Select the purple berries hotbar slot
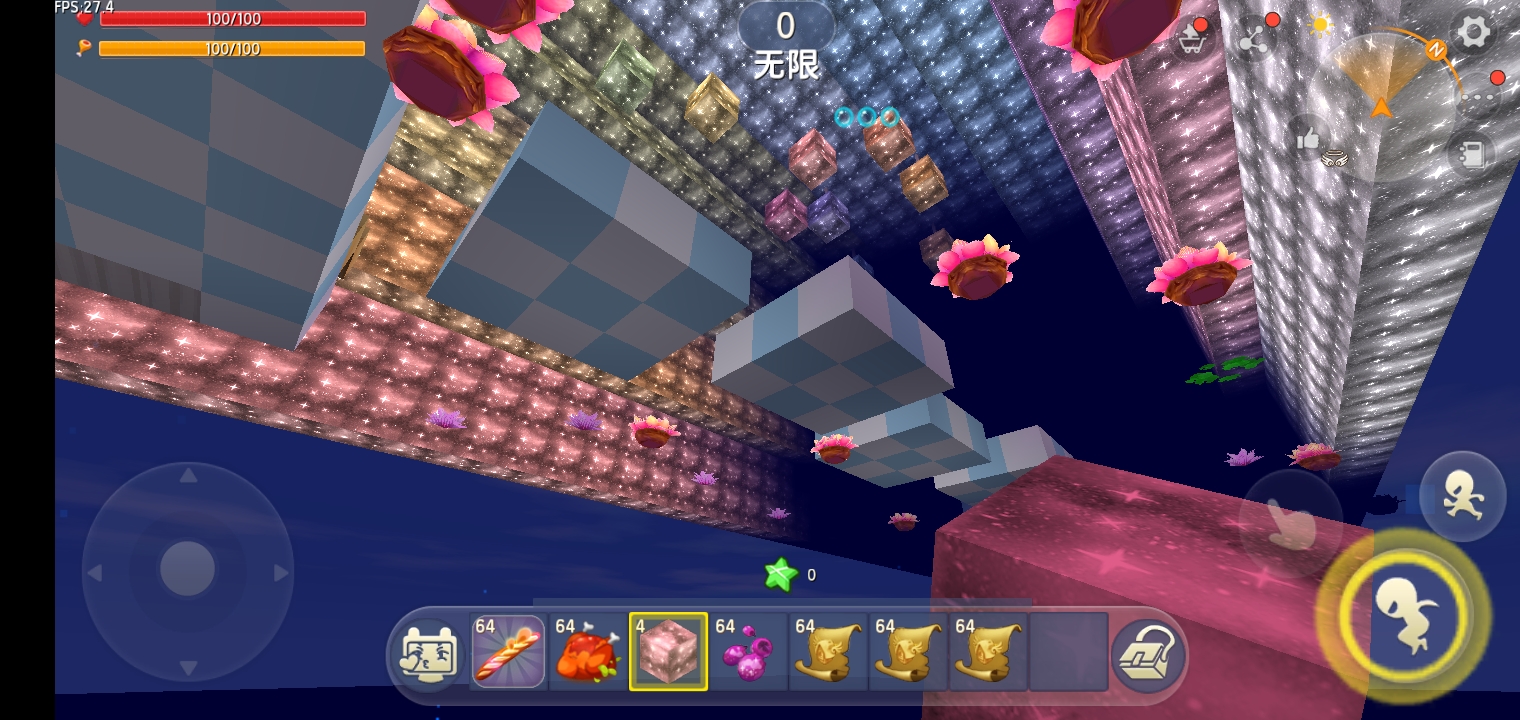Viewport: 1520px width, 720px height. click(748, 652)
